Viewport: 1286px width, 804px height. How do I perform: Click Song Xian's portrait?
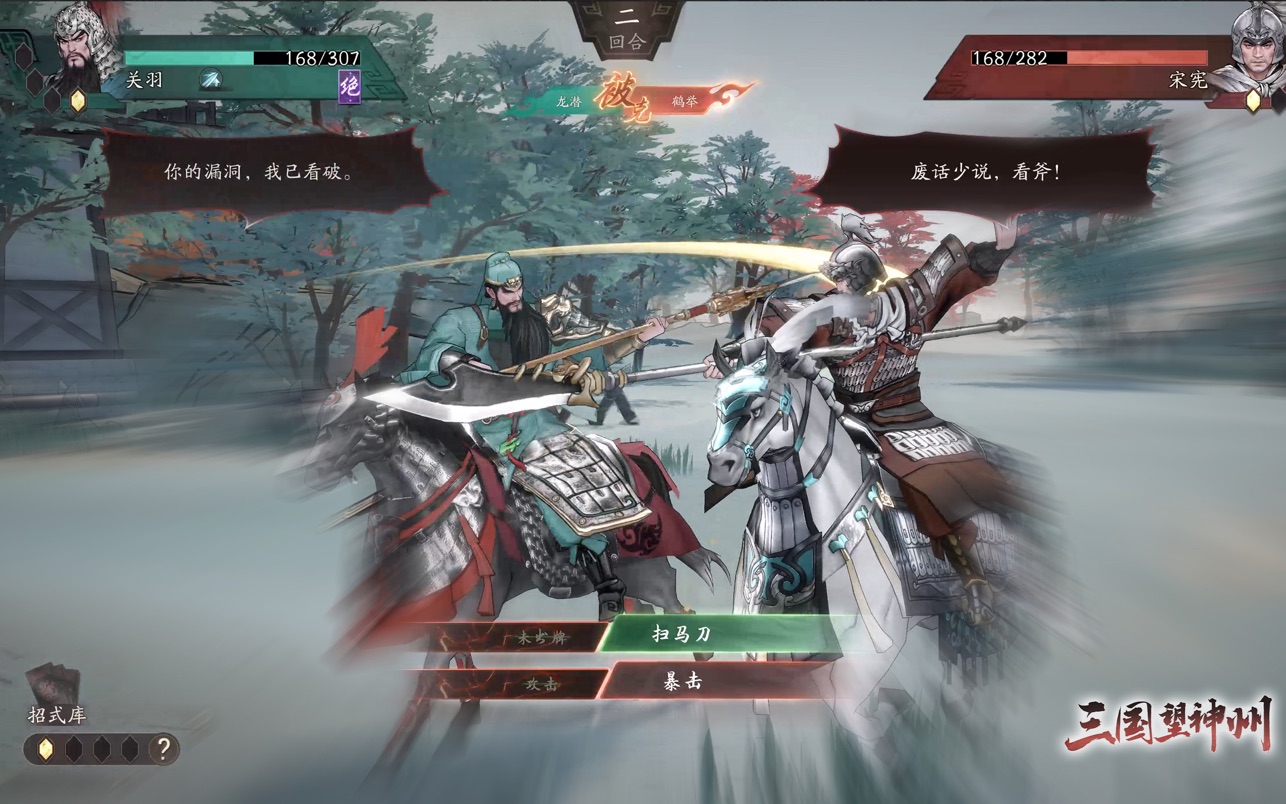1256,45
